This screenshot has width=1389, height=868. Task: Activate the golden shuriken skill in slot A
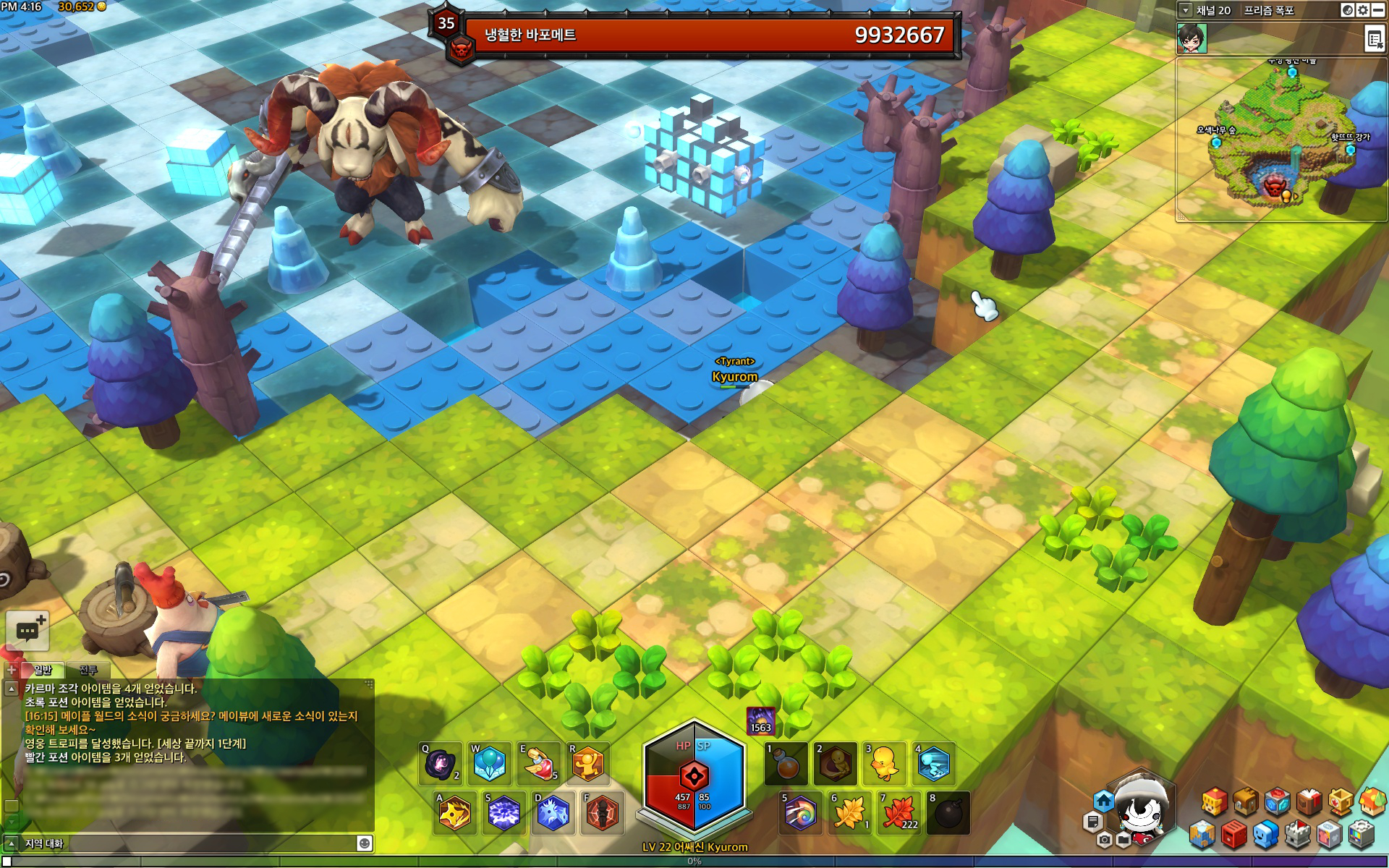[x=454, y=813]
